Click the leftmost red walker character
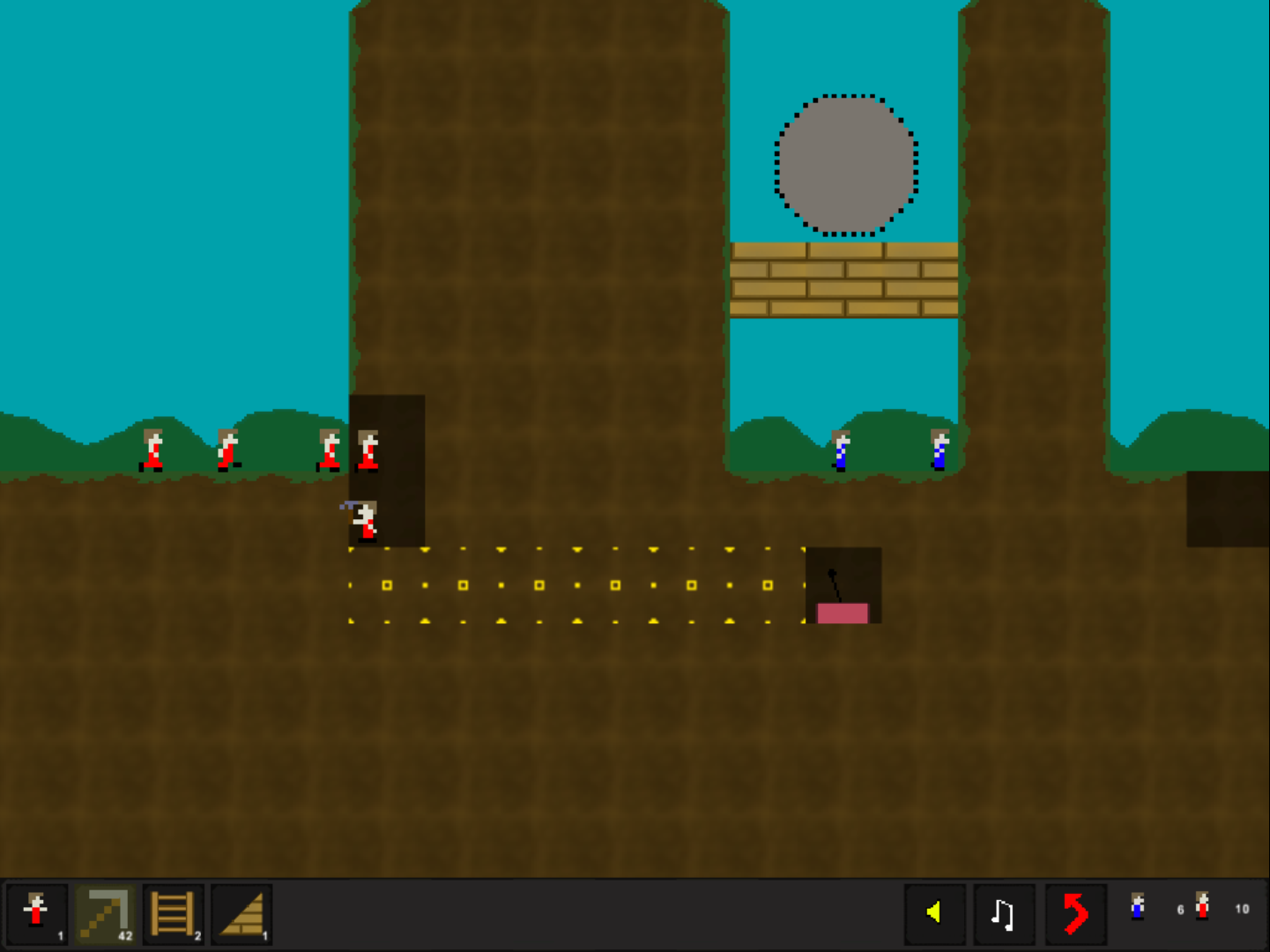This screenshot has width=1270, height=952. click(152, 450)
